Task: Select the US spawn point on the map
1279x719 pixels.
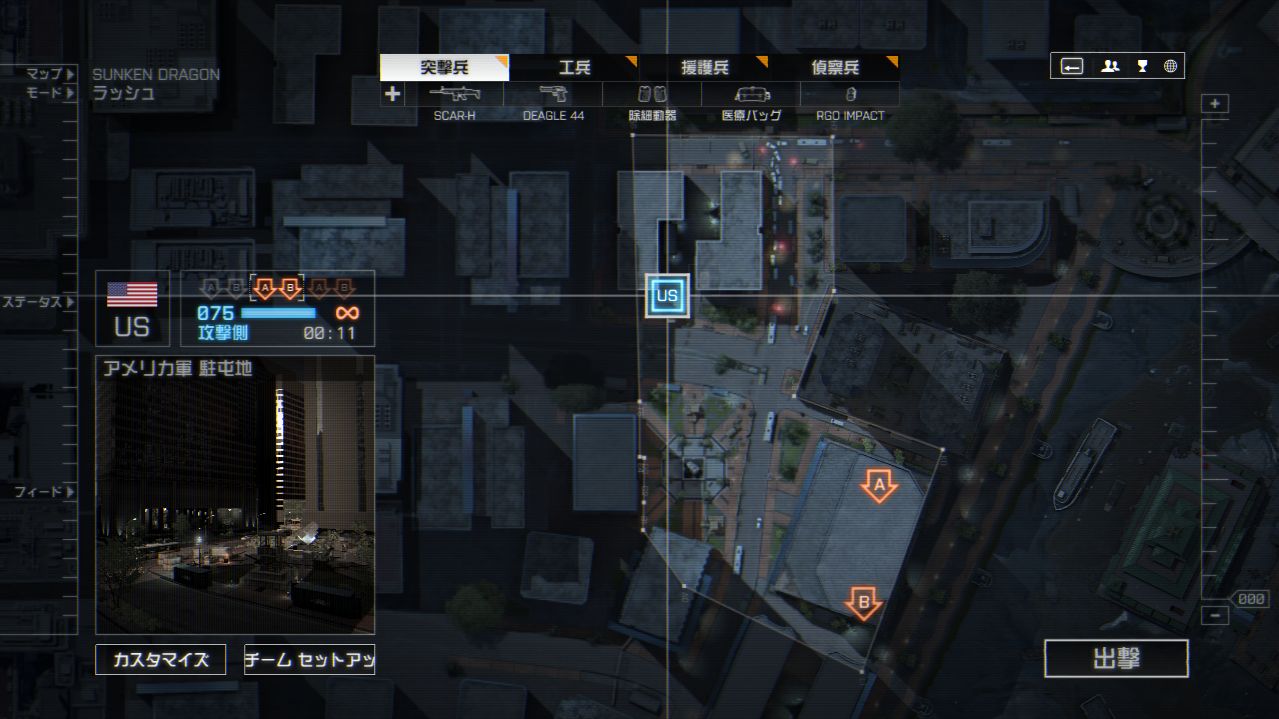Action: click(667, 296)
